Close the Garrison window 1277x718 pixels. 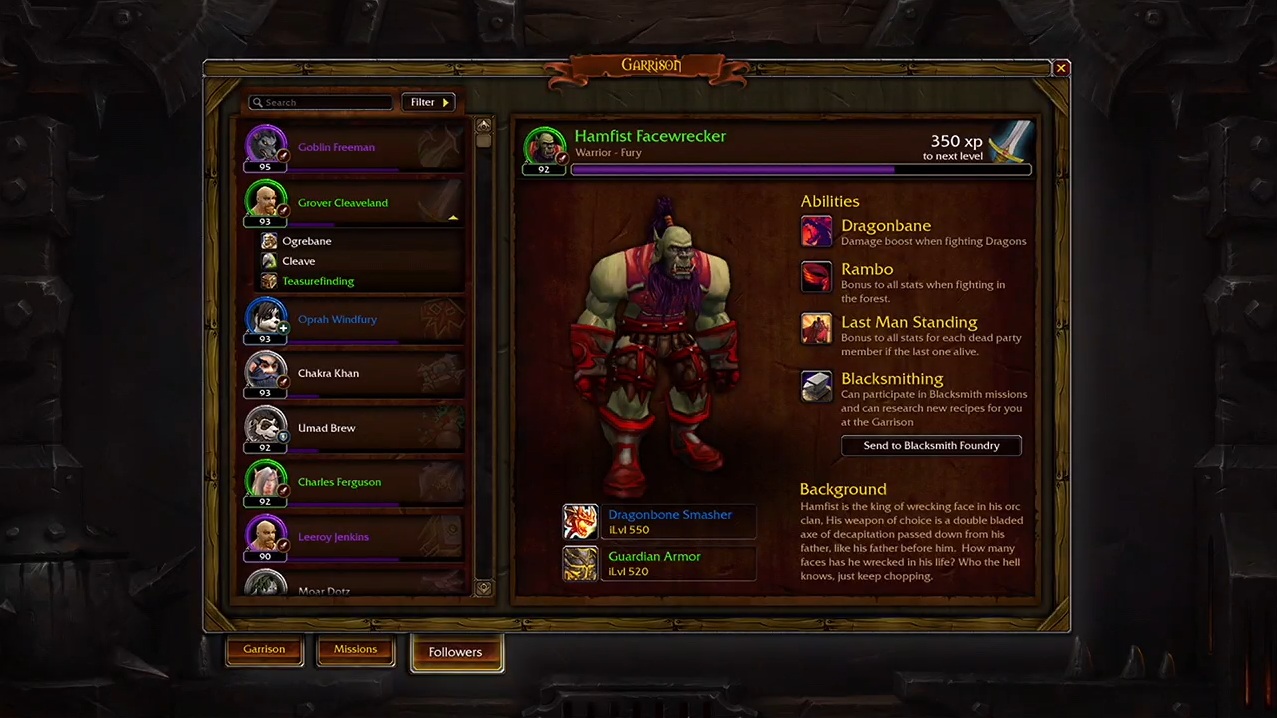coord(1061,68)
